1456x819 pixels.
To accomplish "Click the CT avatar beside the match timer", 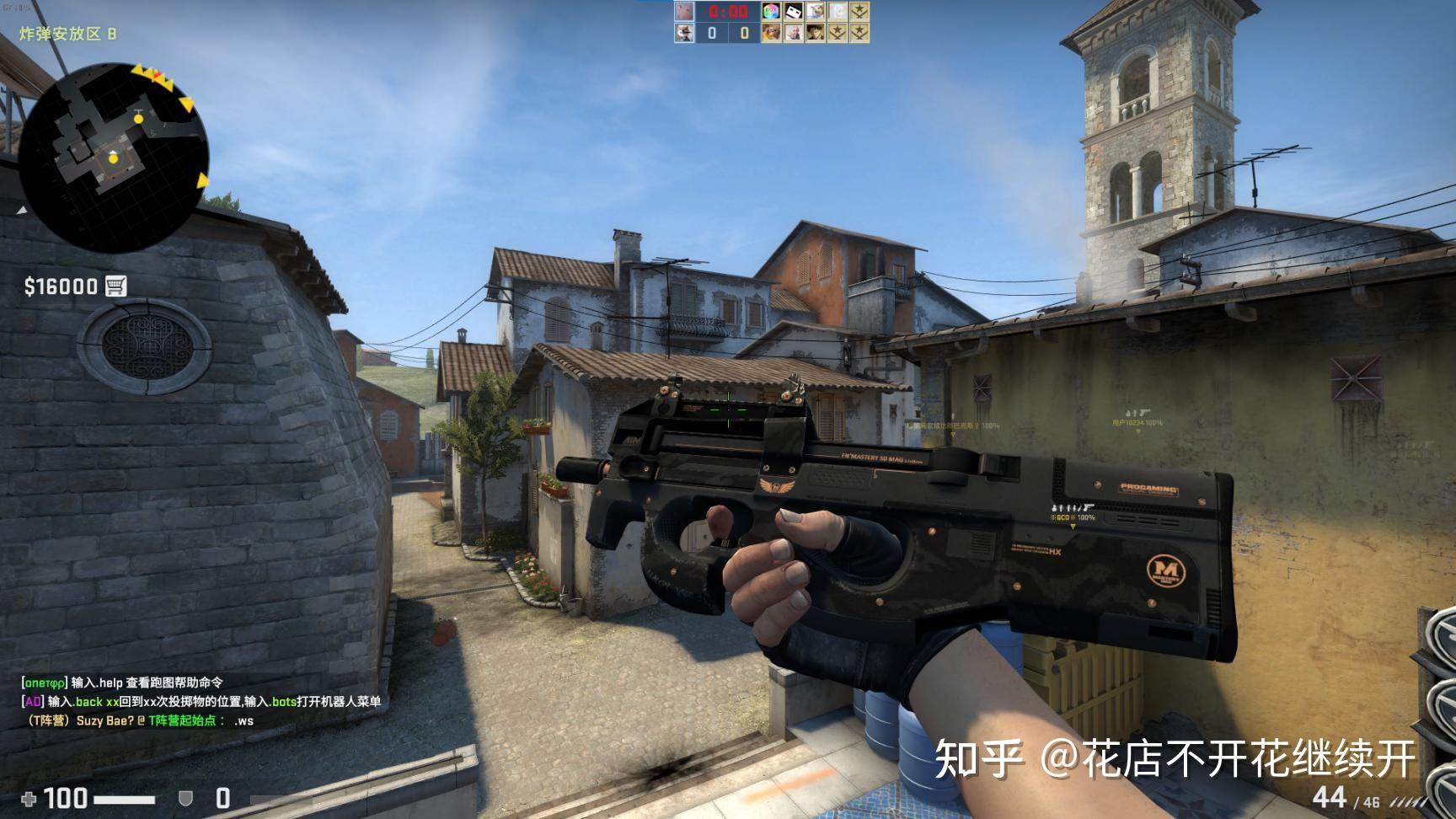I will 684,13.
